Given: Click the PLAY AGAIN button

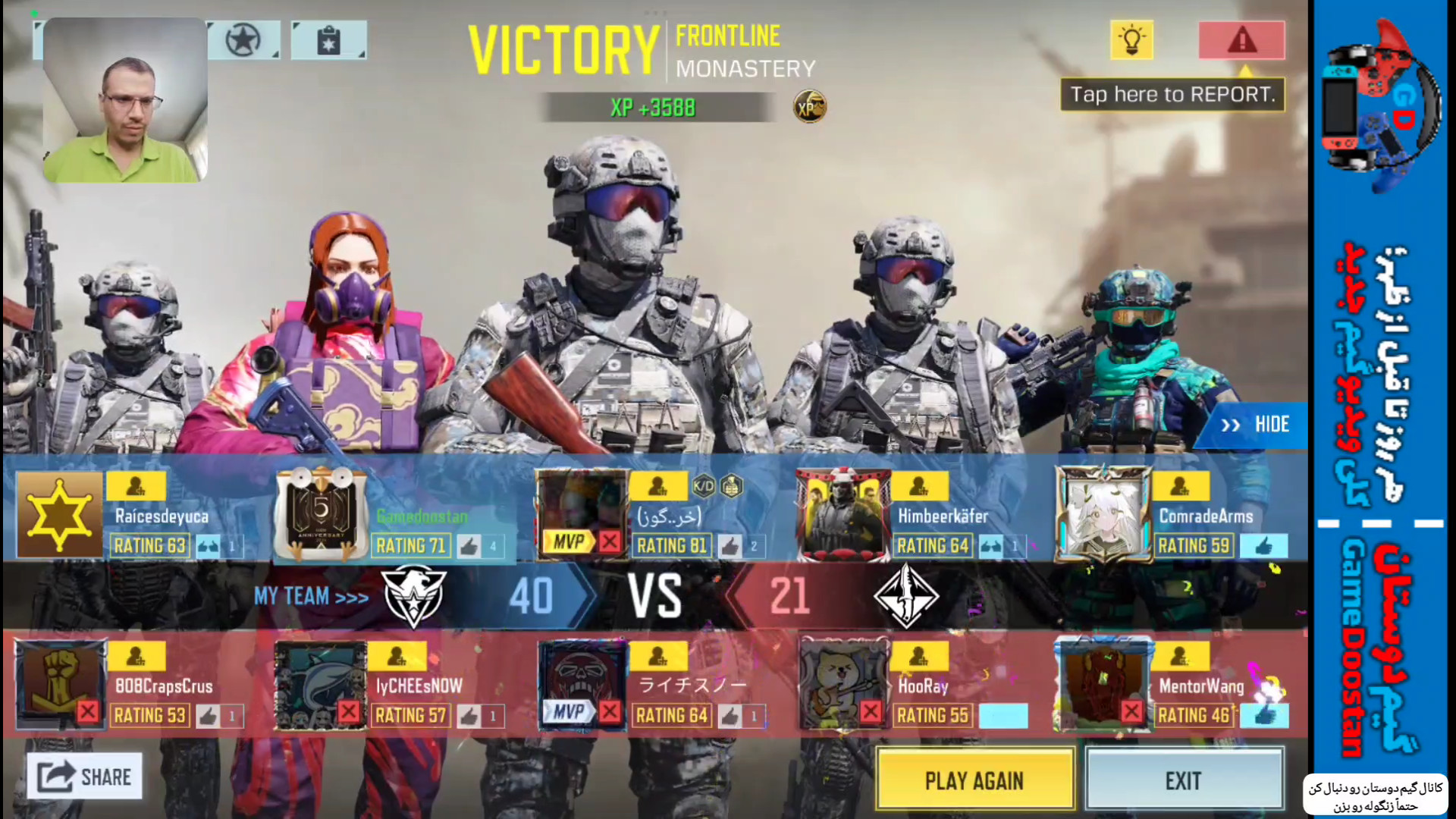Looking at the screenshot, I should click(x=974, y=780).
